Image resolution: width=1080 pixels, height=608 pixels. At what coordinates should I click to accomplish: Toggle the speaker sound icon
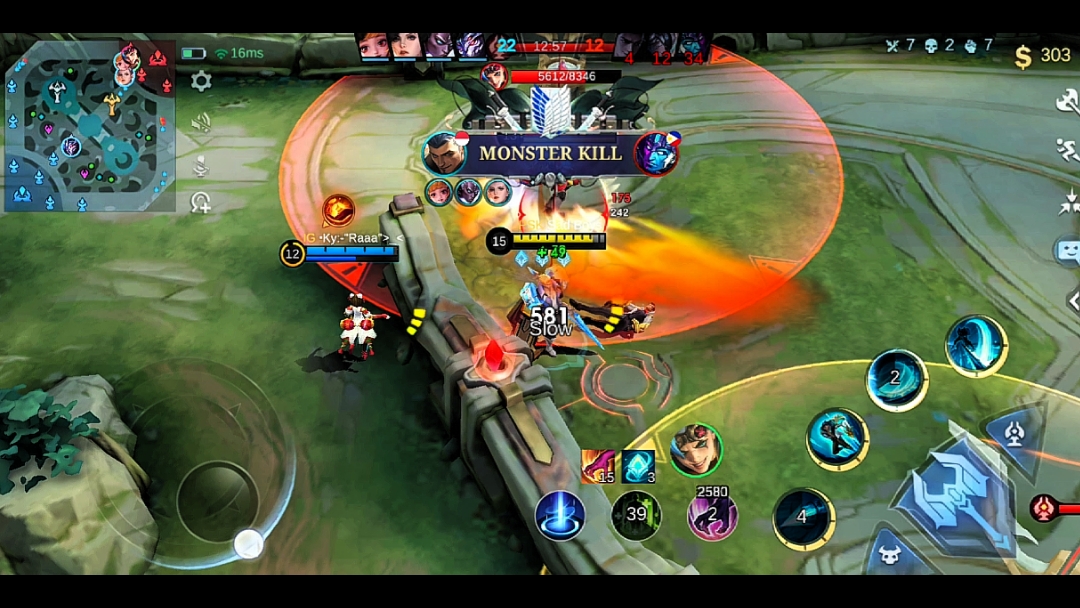(201, 122)
